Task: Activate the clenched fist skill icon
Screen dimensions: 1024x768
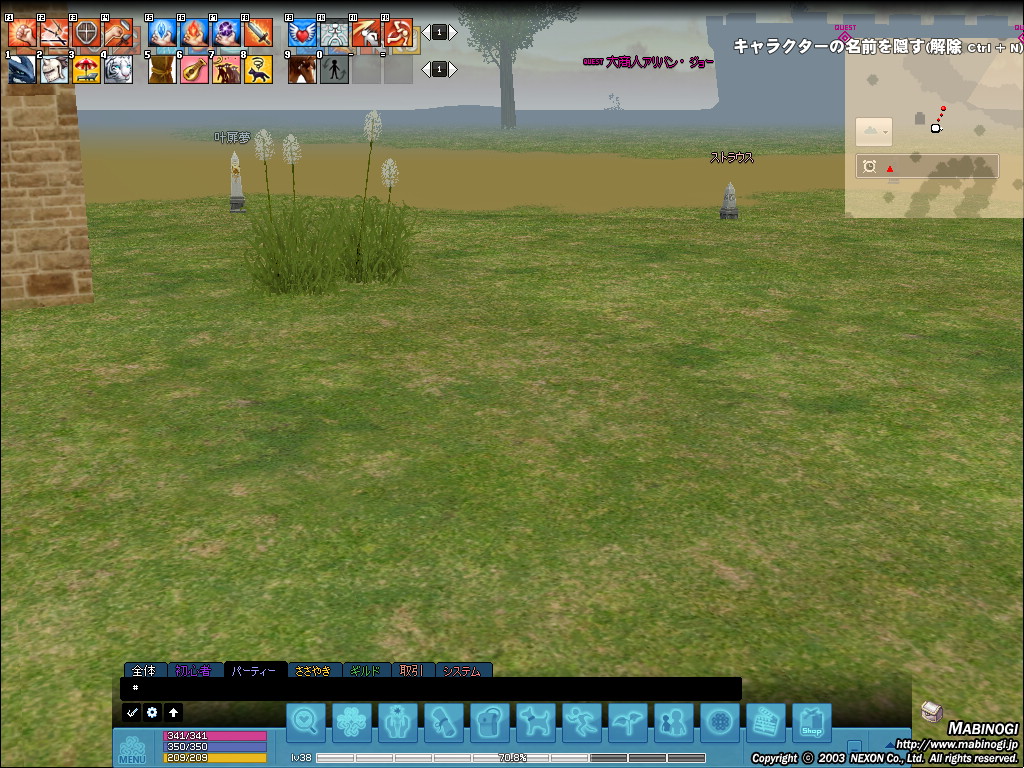Action: 22,33
